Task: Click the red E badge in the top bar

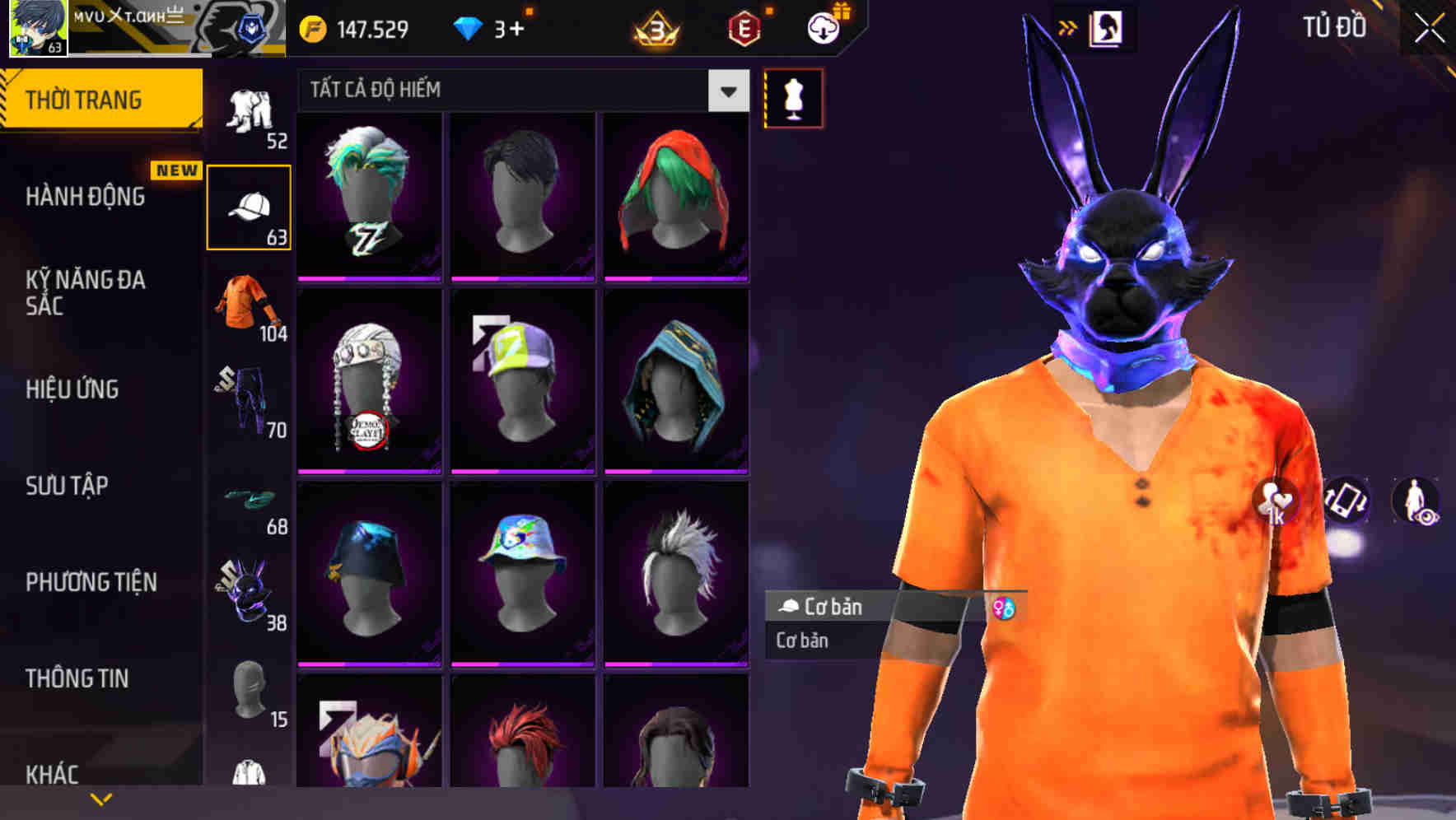Action: [x=746, y=26]
